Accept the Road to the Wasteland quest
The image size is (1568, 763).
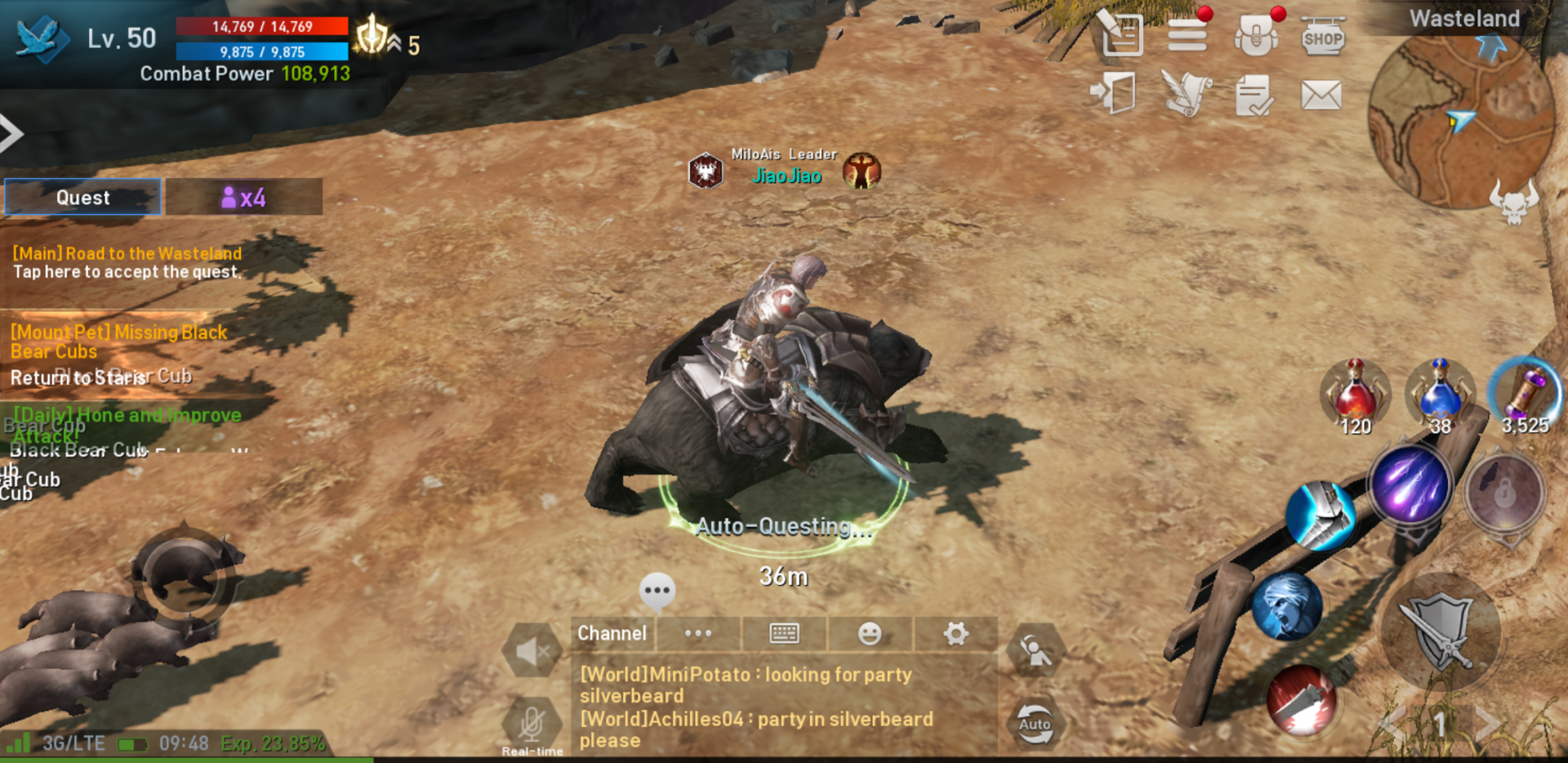tap(127, 262)
